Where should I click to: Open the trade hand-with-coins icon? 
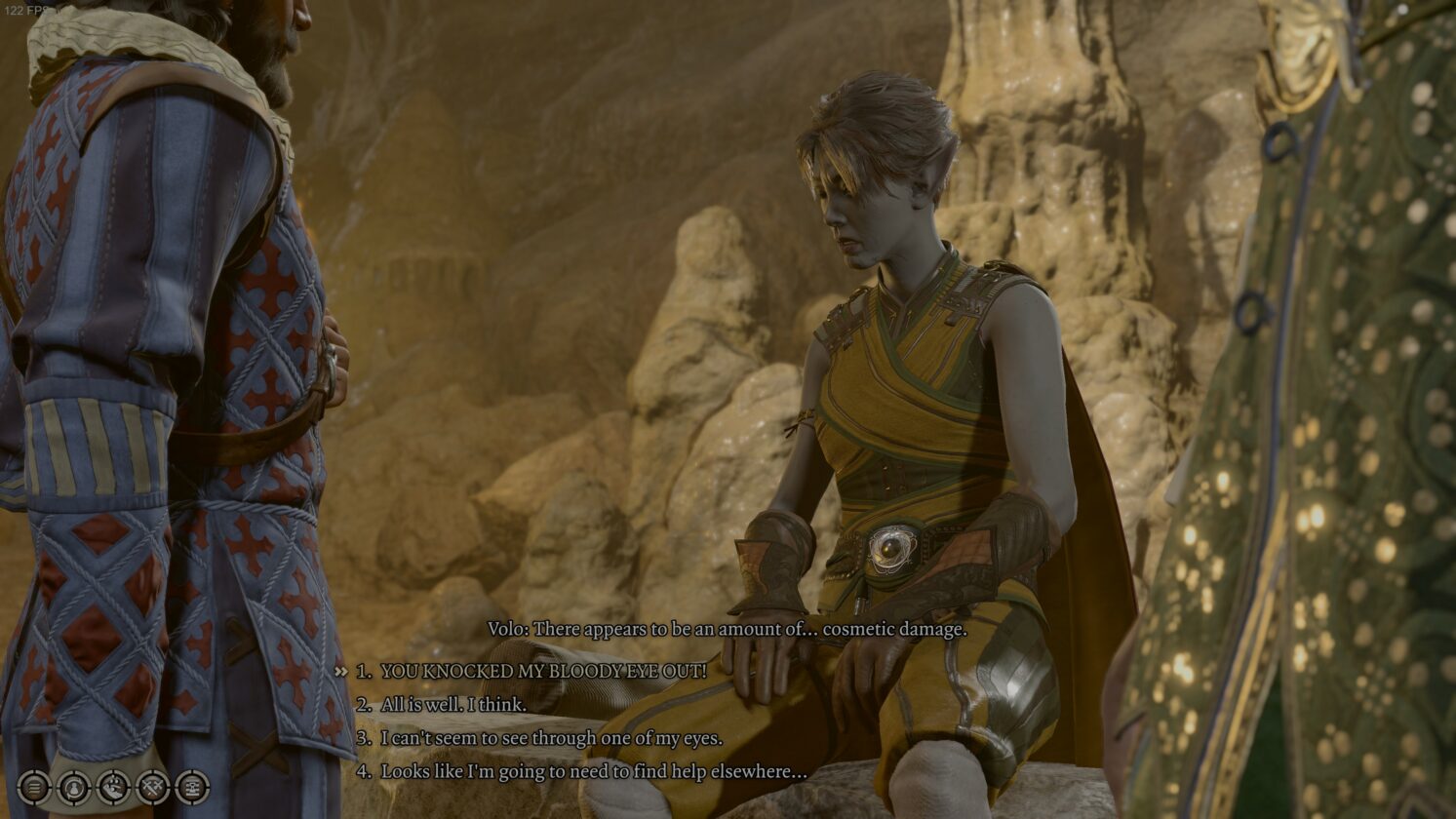pos(113,787)
